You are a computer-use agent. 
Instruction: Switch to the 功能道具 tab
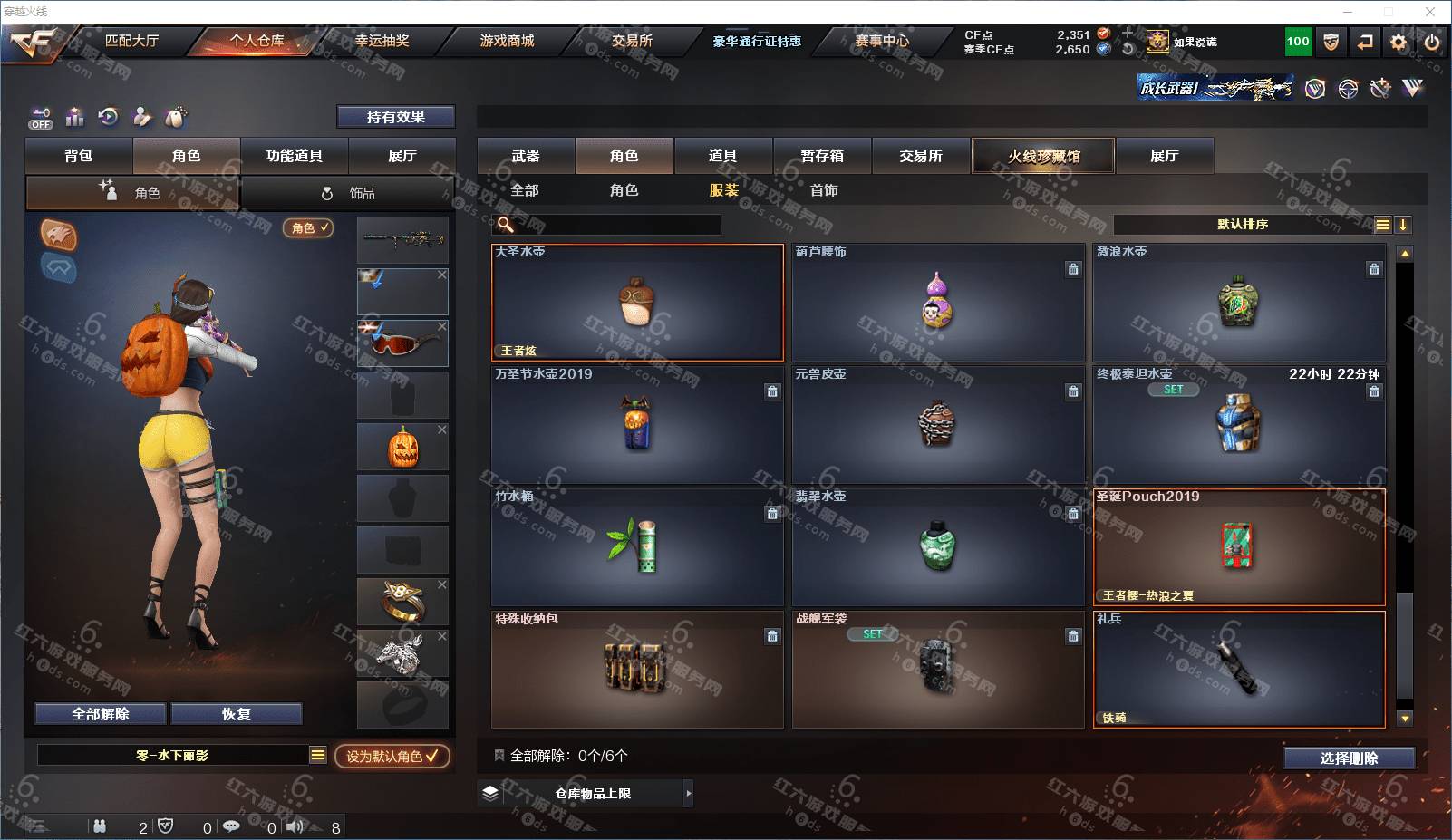coord(294,156)
